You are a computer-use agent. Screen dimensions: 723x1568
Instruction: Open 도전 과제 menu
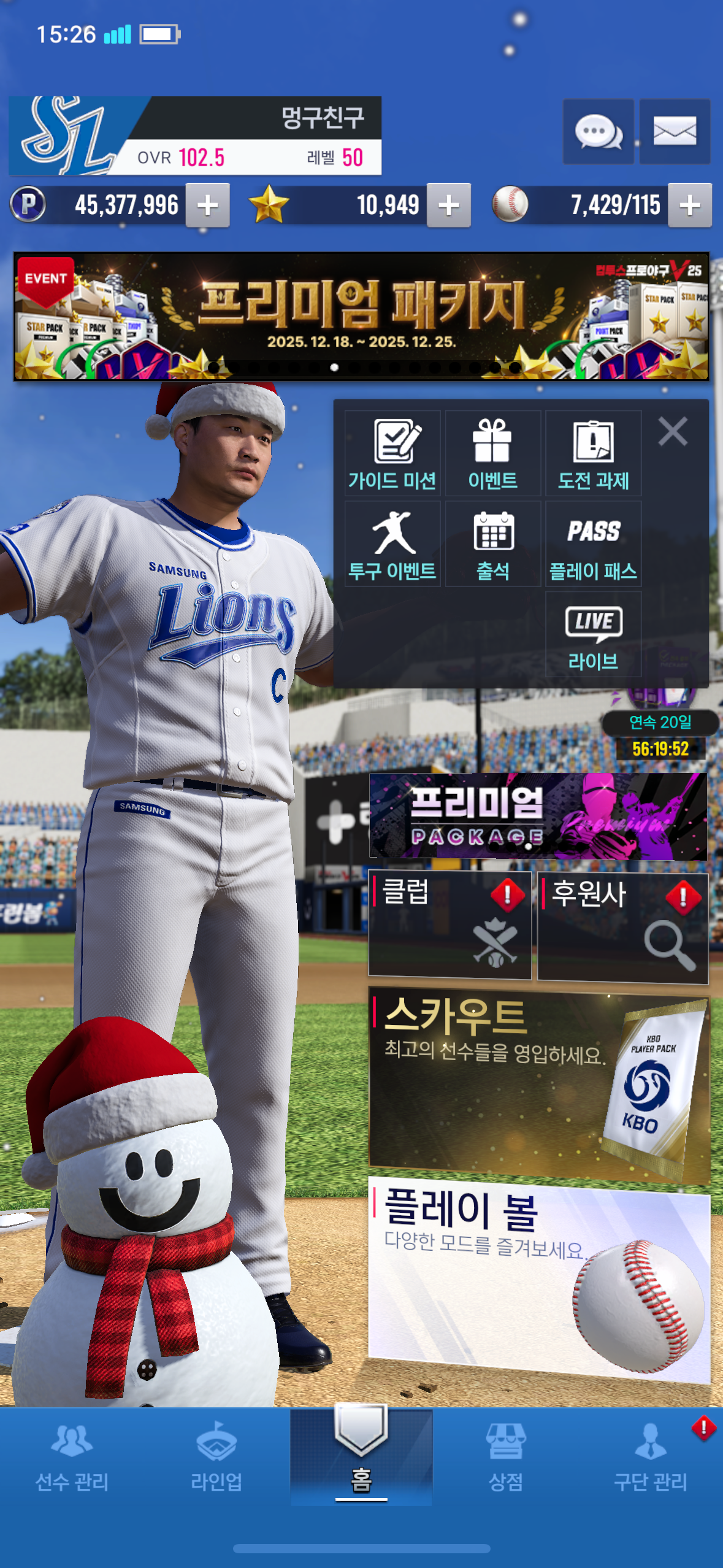click(593, 454)
